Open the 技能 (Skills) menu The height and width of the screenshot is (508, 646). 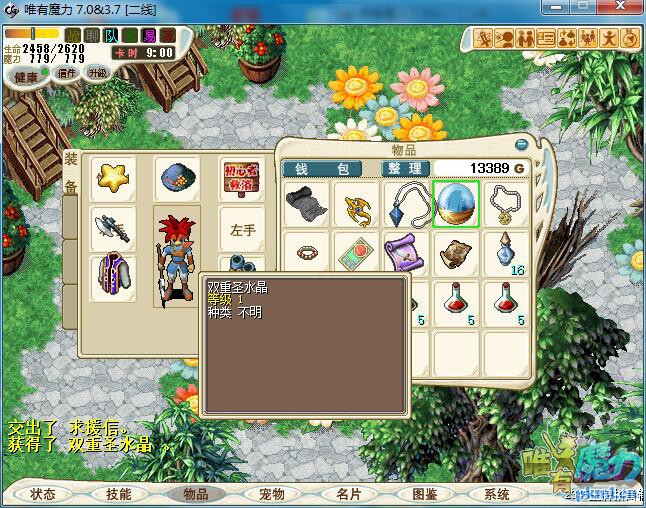(x=119, y=494)
